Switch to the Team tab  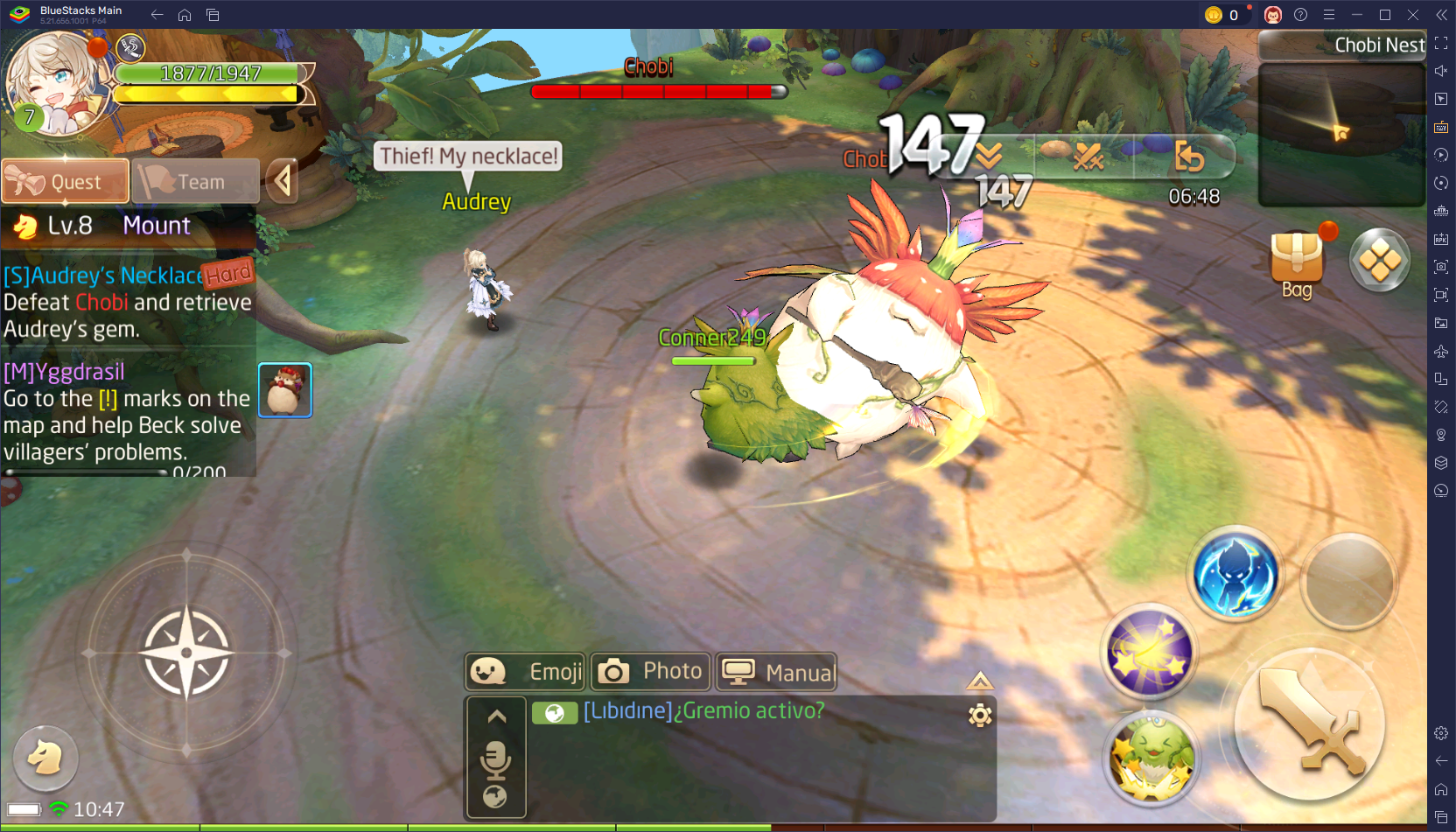(194, 181)
